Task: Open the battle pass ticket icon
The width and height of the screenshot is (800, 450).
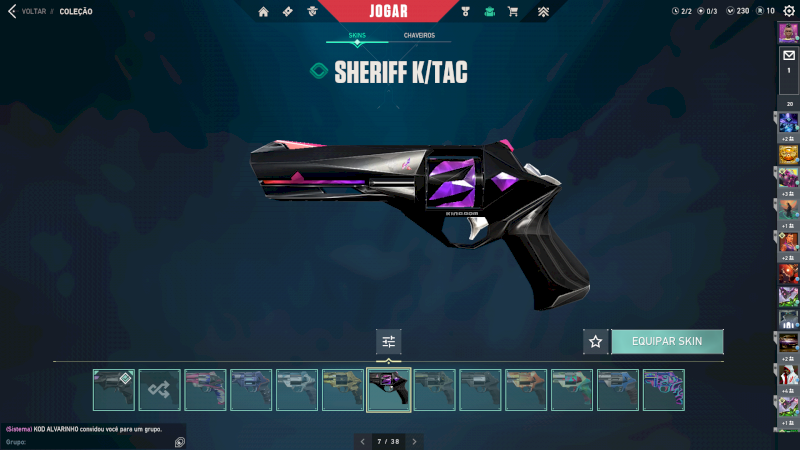Action: click(288, 12)
